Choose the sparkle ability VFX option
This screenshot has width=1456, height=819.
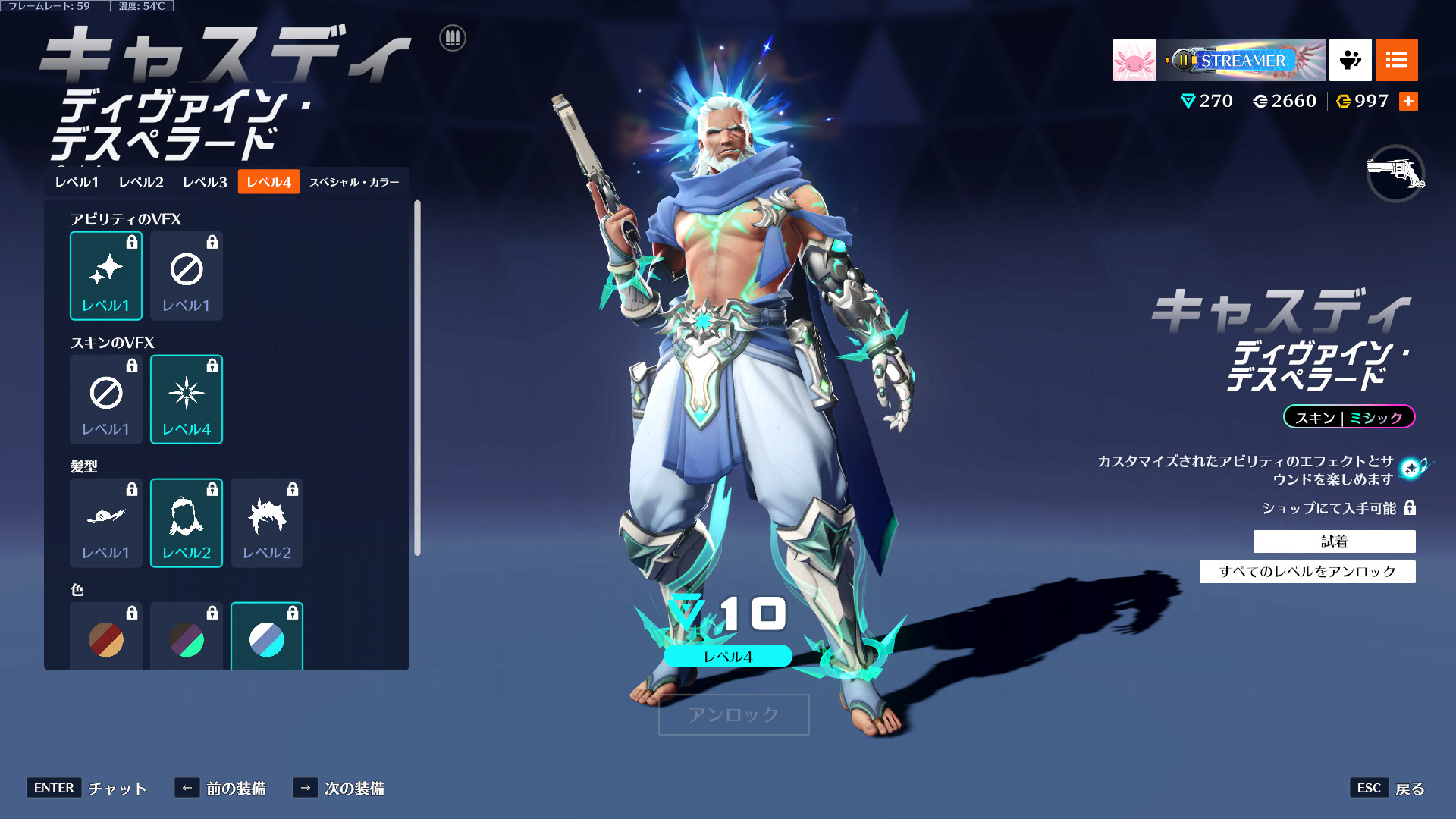106,276
